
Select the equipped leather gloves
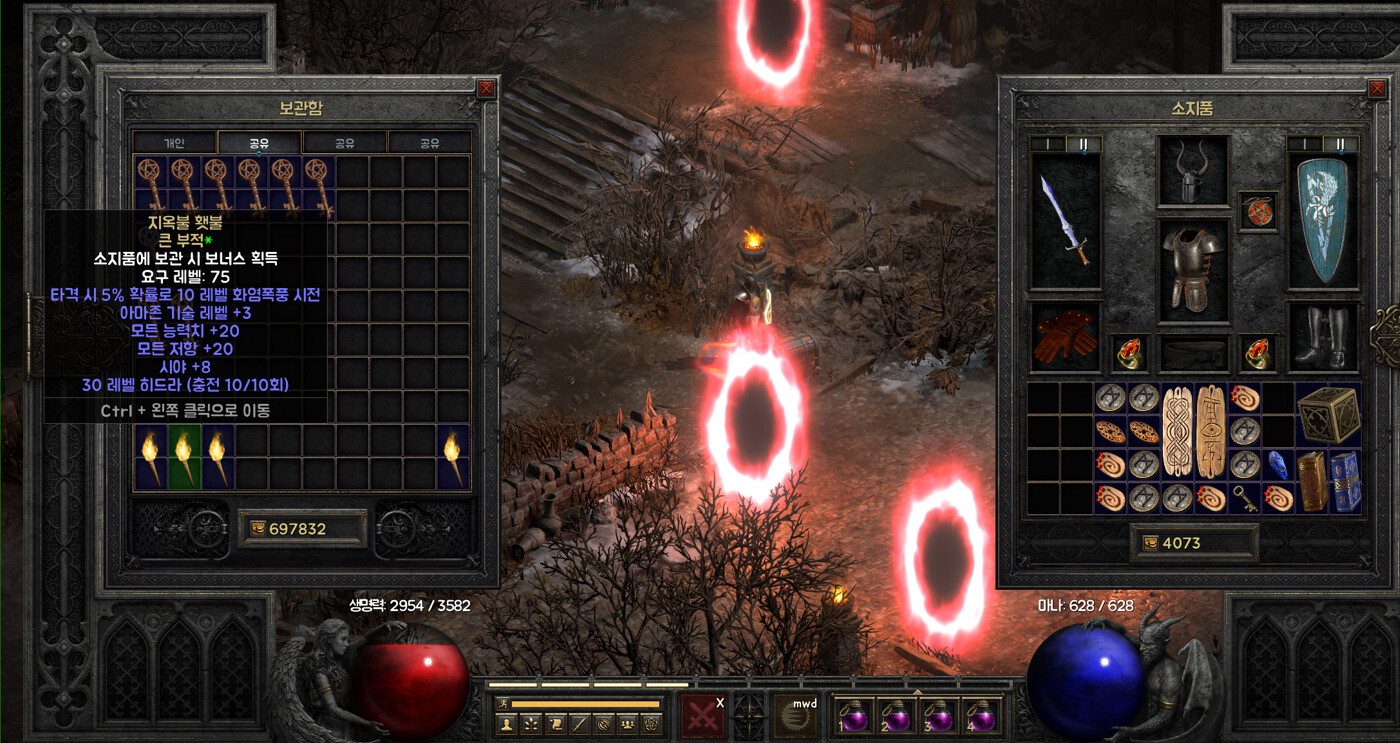(1065, 336)
